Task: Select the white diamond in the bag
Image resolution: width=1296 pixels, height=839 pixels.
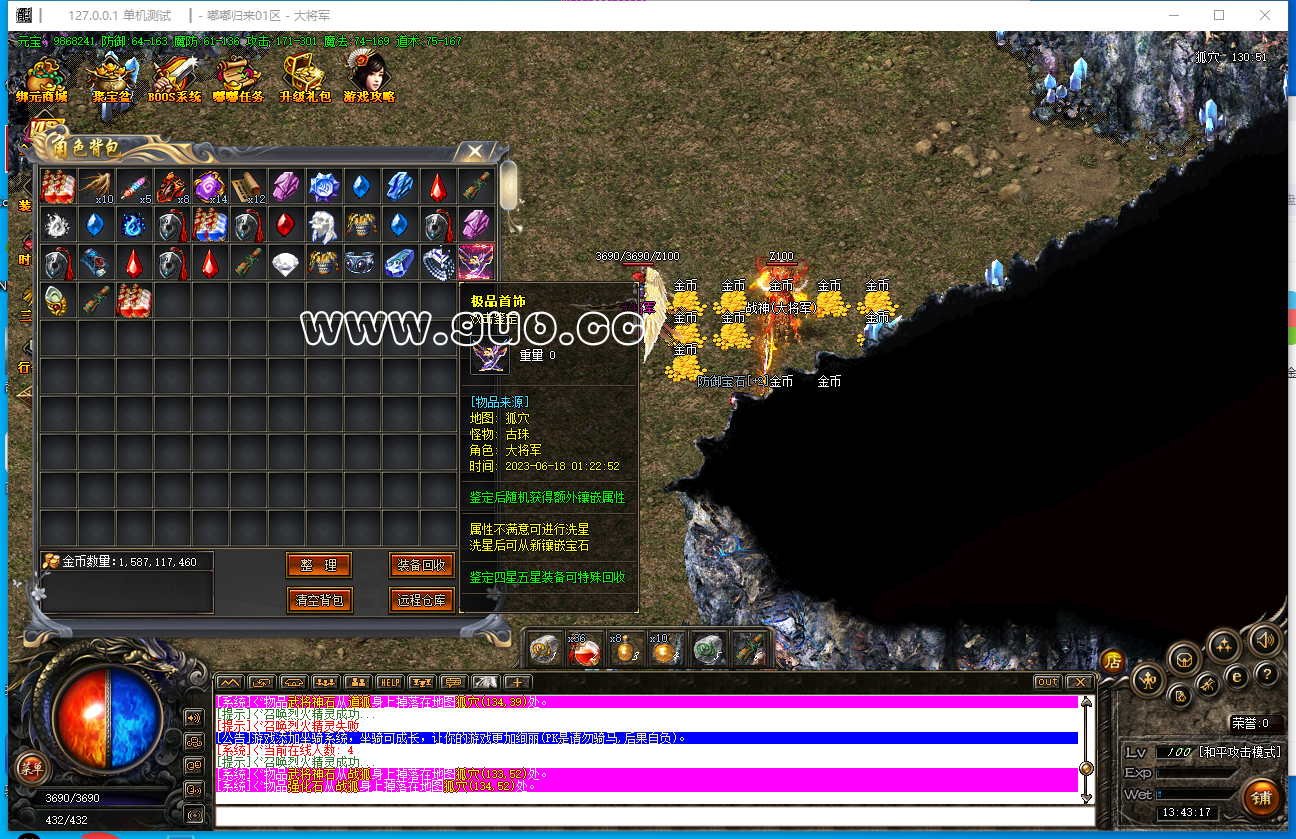Action: (x=286, y=263)
